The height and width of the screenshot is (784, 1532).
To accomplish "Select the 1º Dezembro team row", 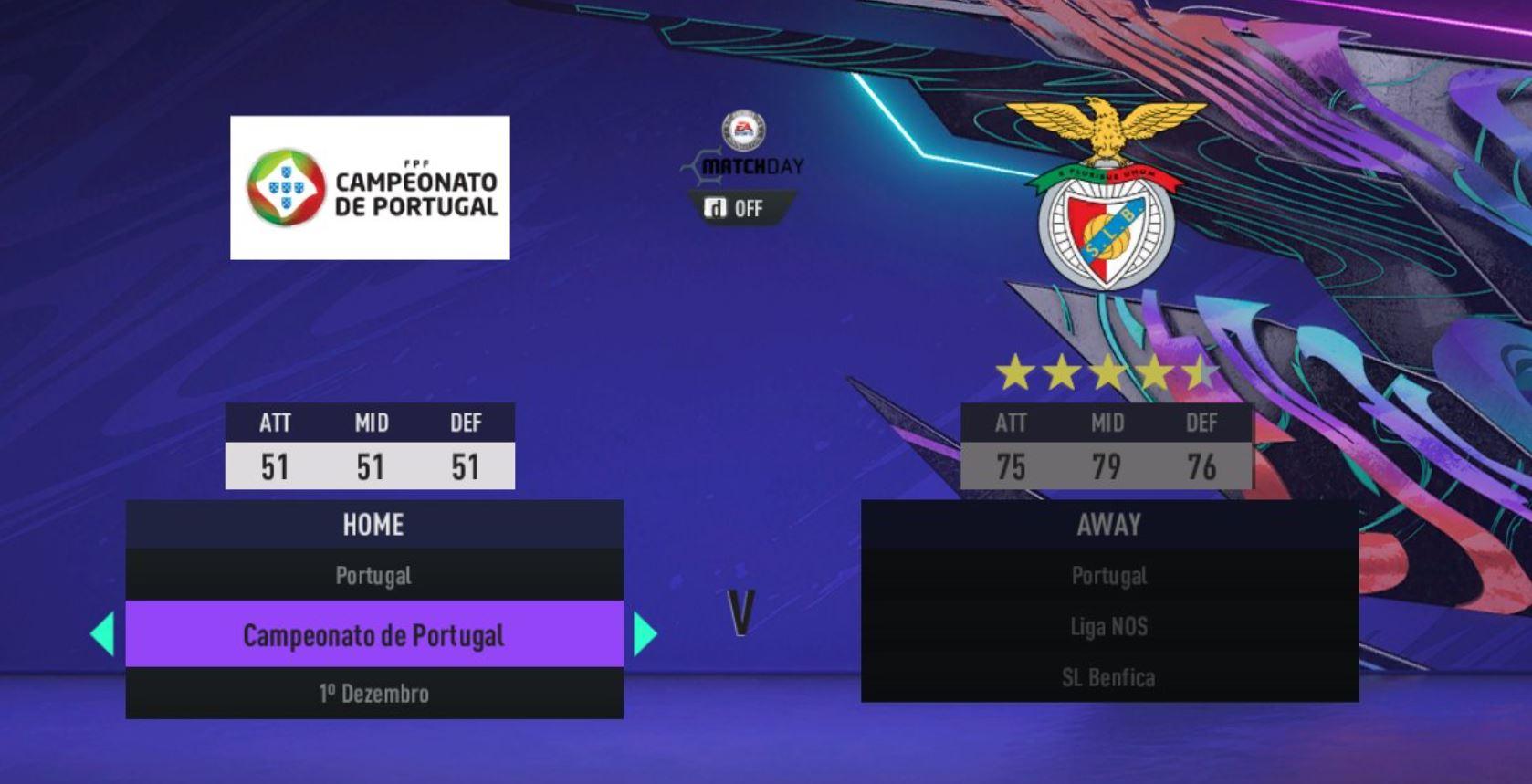I will click(x=373, y=693).
